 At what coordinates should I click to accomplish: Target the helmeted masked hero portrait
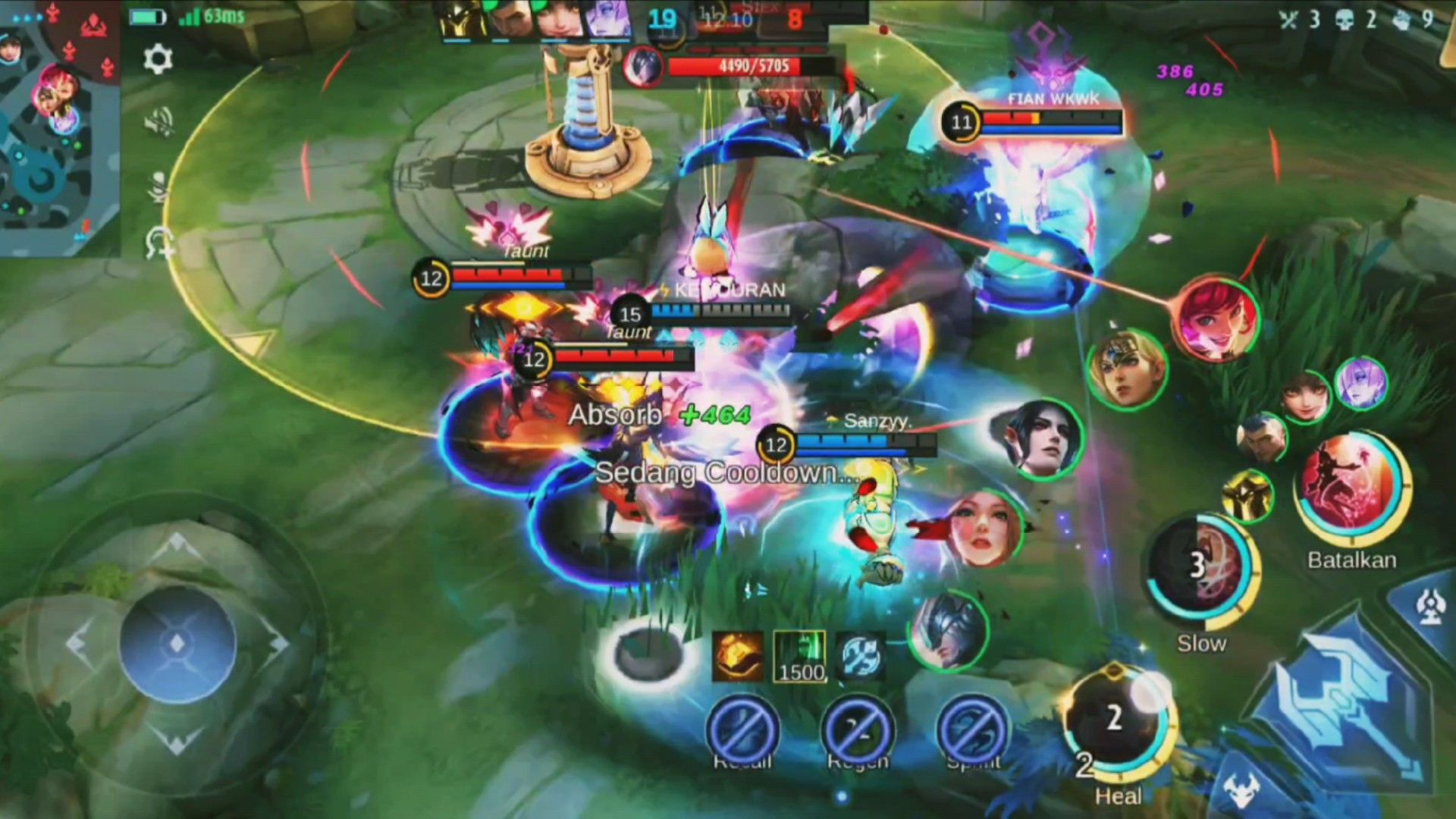(948, 631)
